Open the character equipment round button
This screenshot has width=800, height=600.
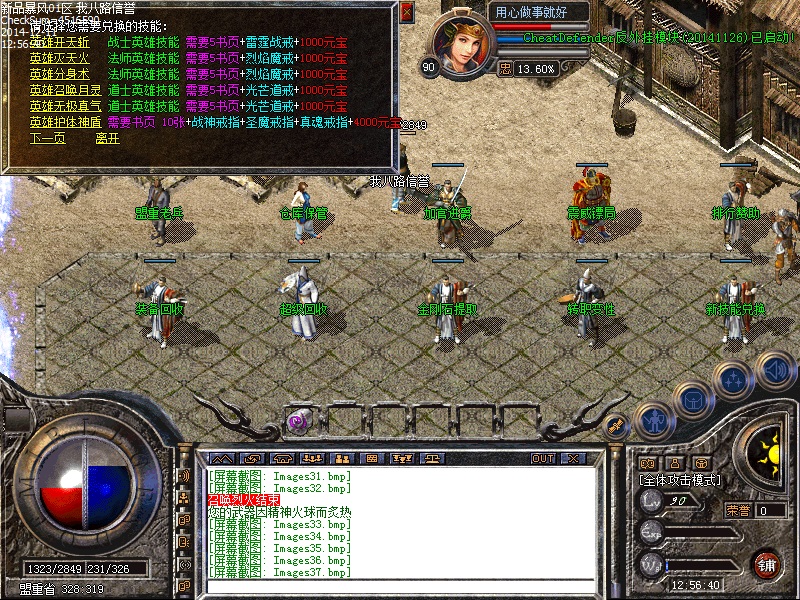[655, 420]
